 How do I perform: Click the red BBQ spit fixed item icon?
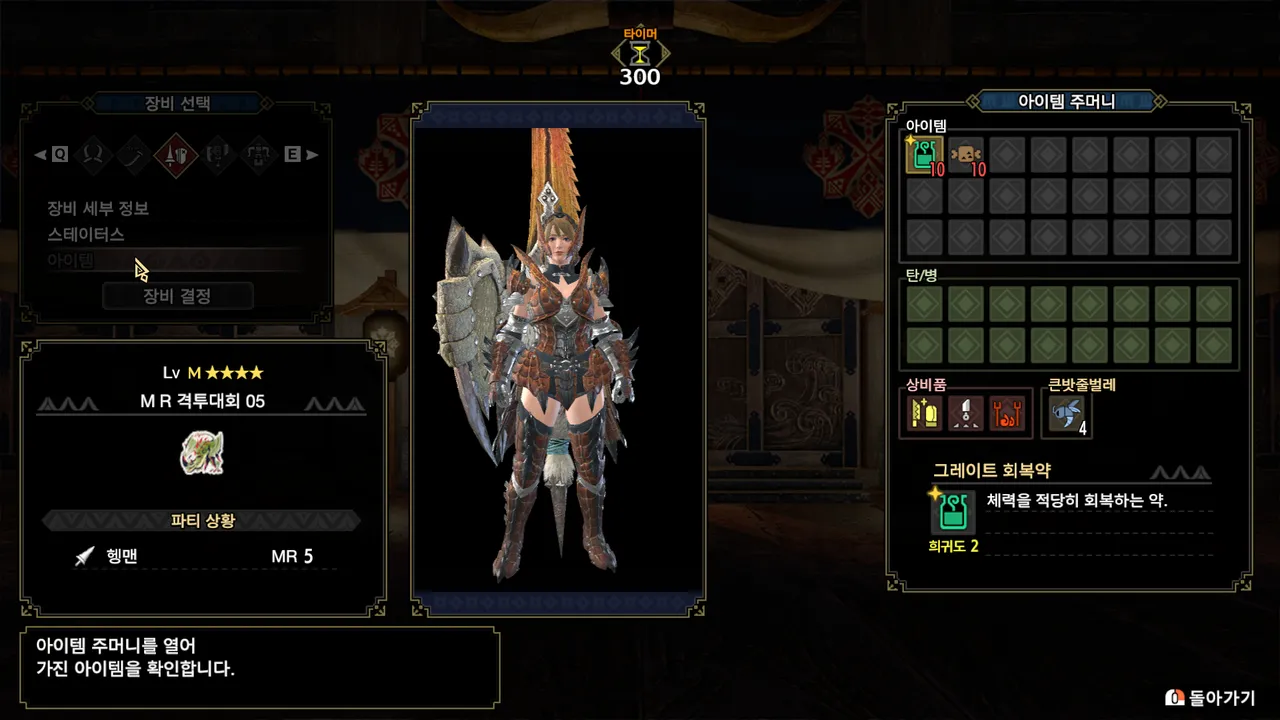pos(1008,413)
